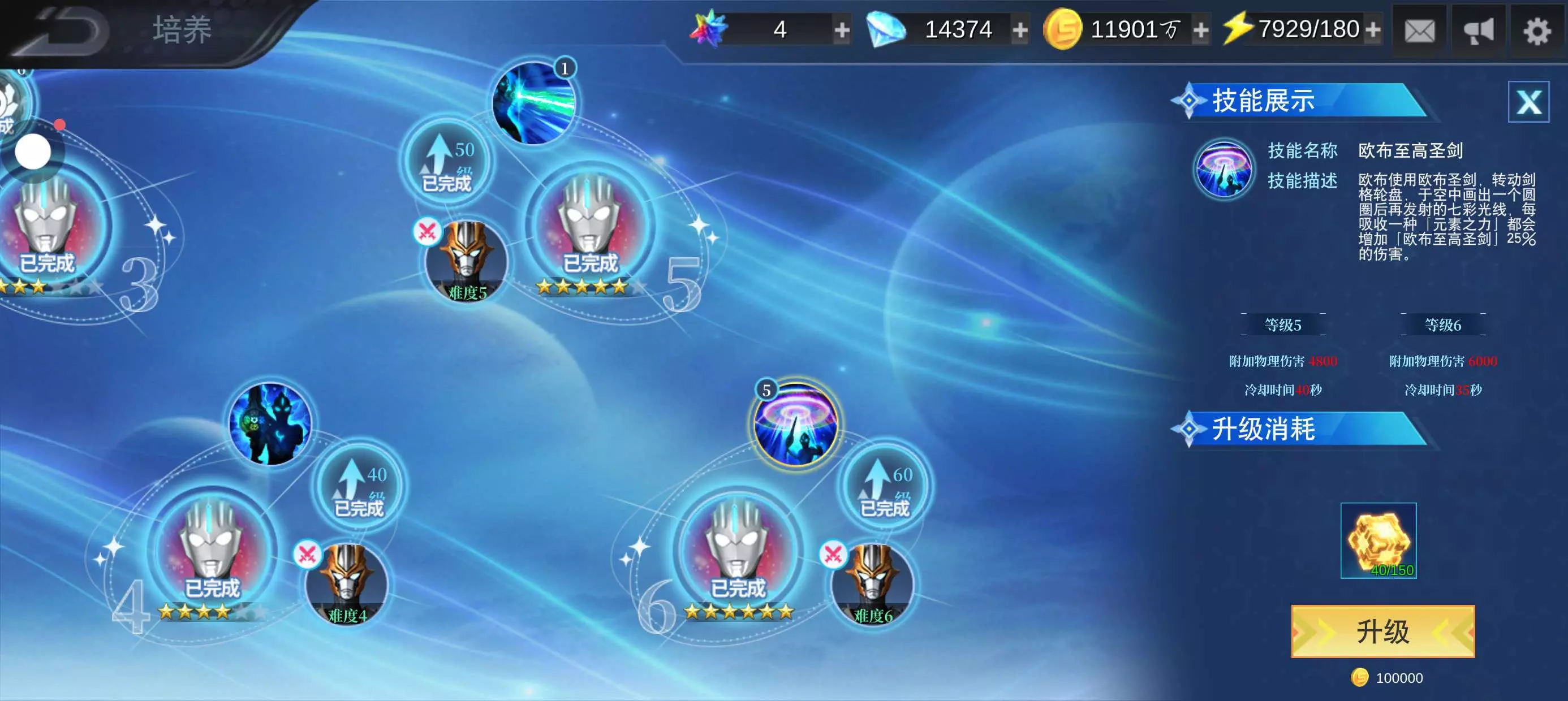This screenshot has width=1568, height=701.
Task: Click the yellow 升级 upgrade button
Action: click(1383, 631)
